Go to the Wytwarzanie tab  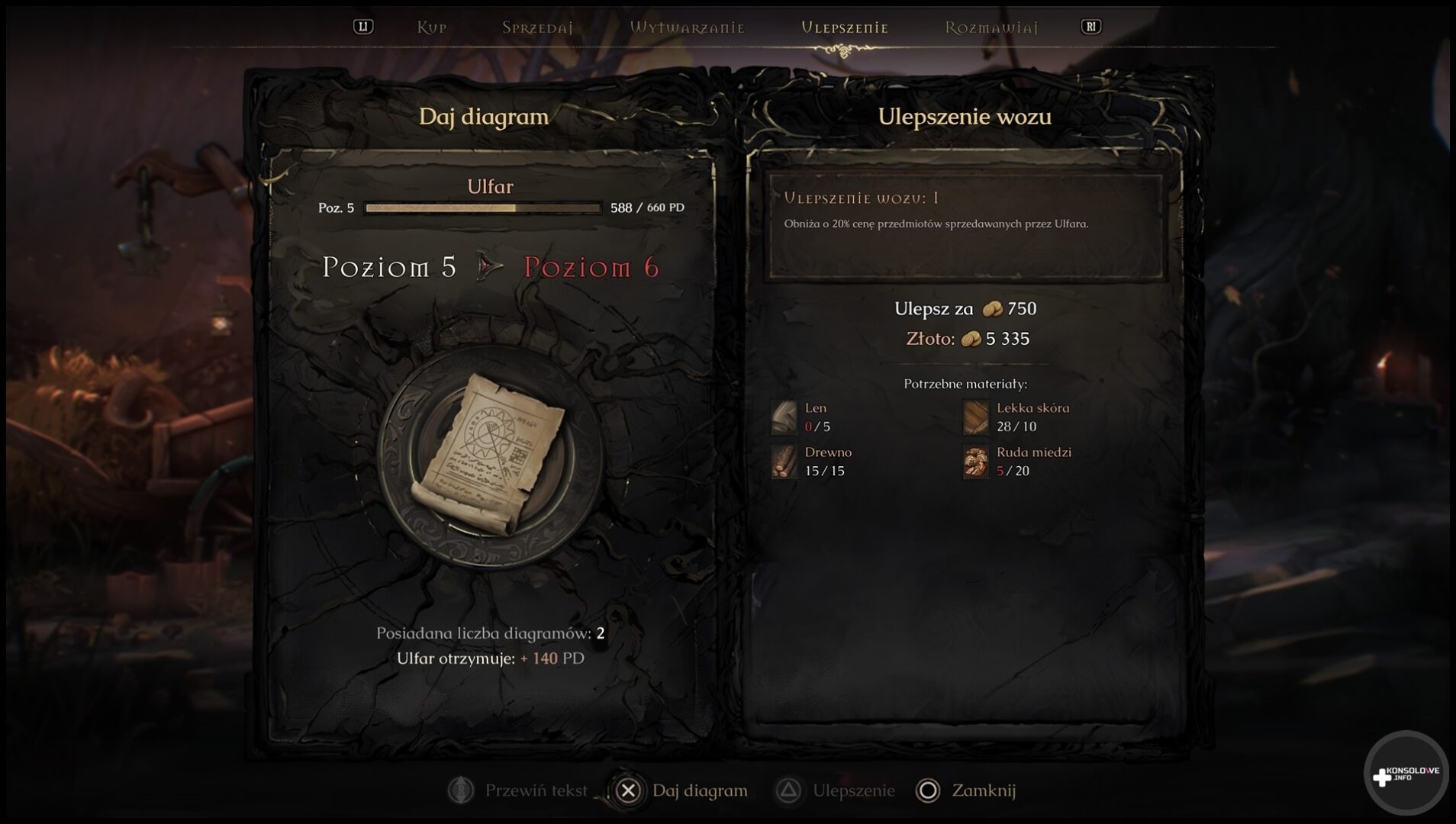(x=687, y=27)
